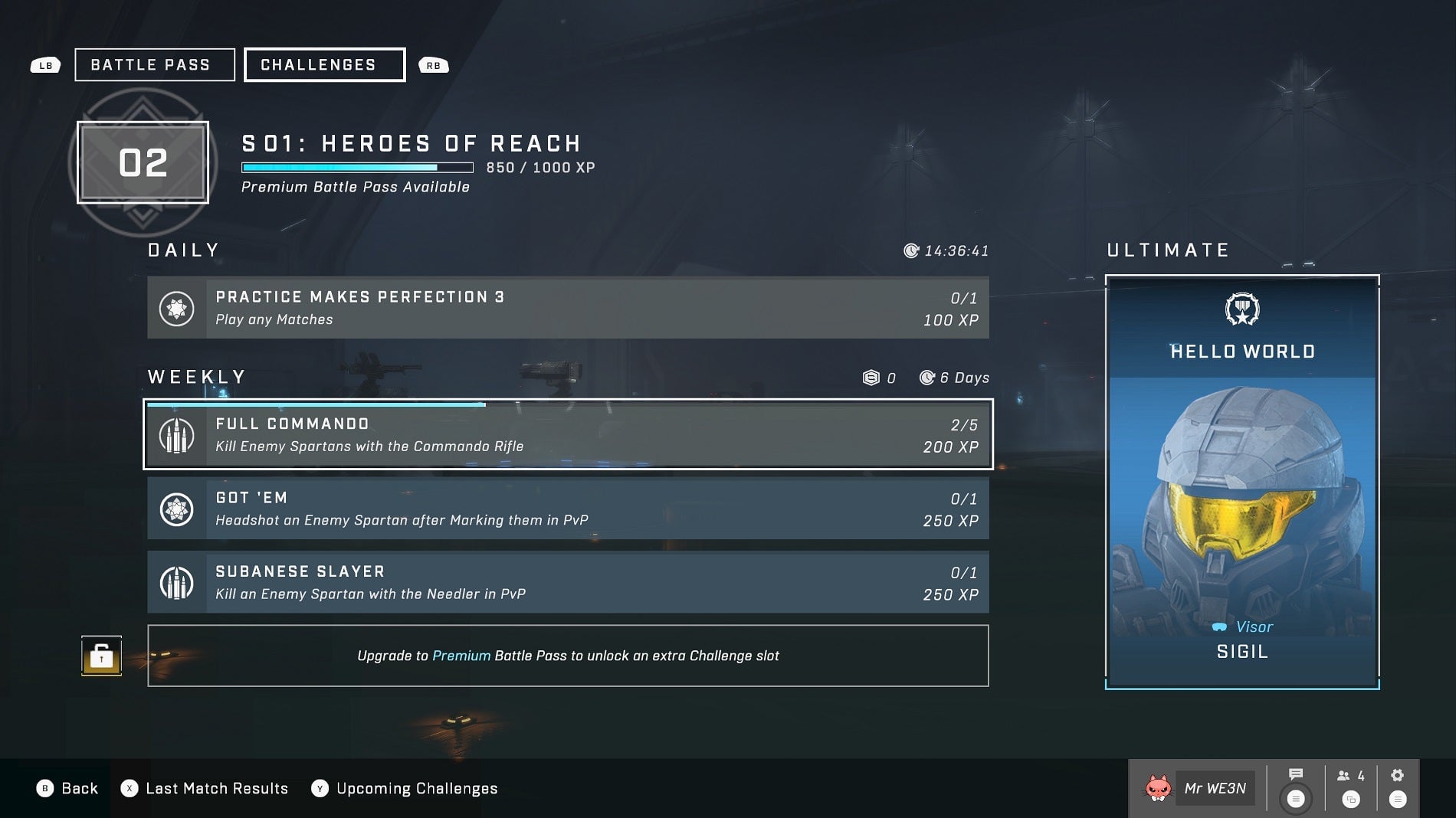Click the padlock icon beside the upgrade banner
Screen dimensions: 1456x818
tap(102, 655)
